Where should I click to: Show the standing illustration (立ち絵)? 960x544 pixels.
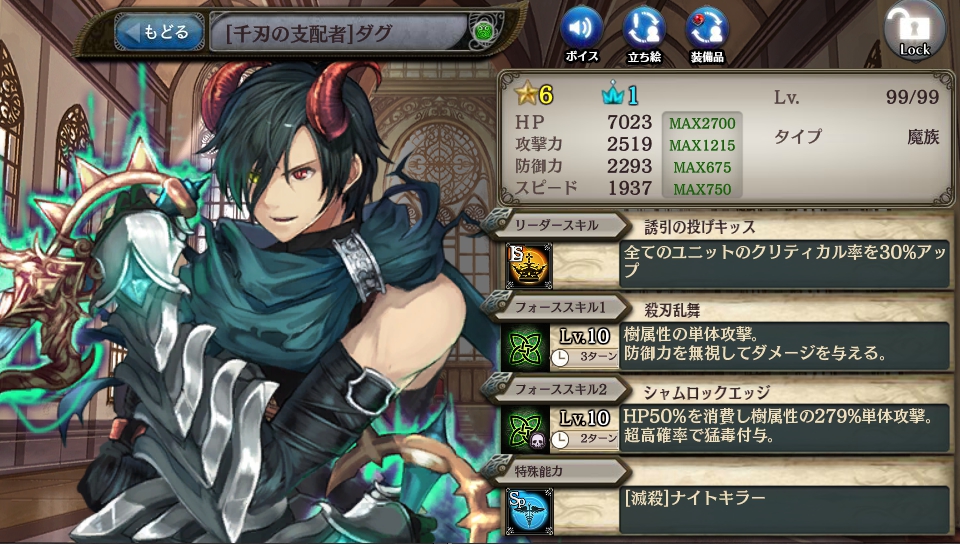pyautogui.click(x=644, y=30)
